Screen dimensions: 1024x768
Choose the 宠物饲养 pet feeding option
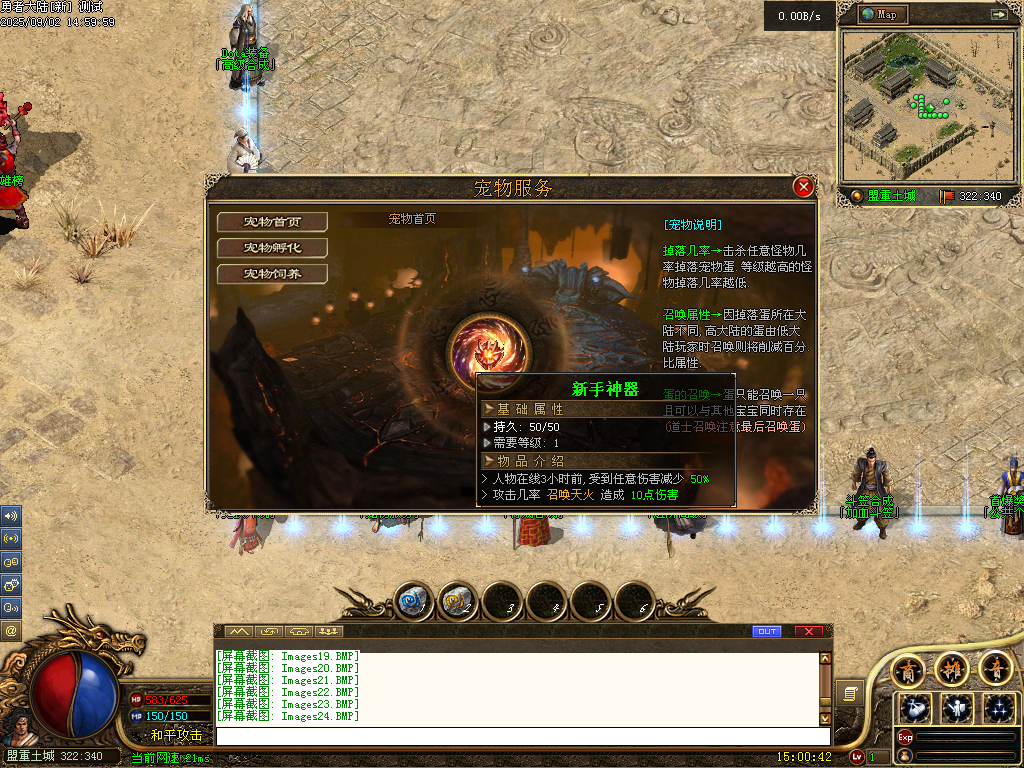272,273
